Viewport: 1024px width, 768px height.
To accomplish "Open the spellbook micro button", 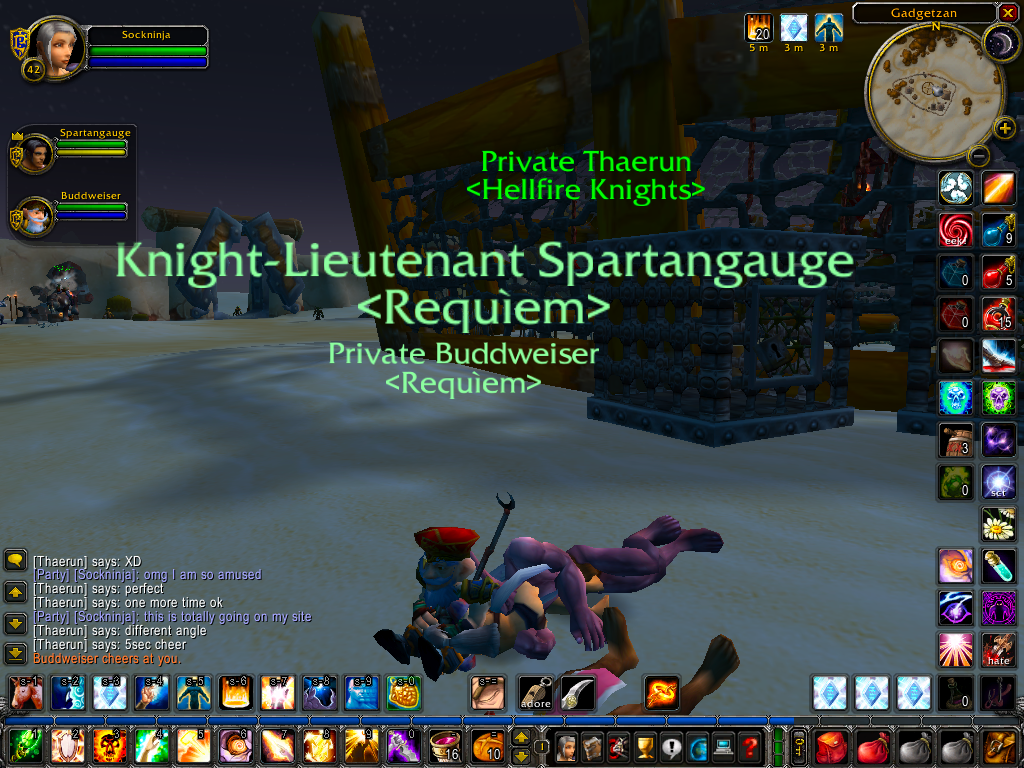I will point(592,746).
